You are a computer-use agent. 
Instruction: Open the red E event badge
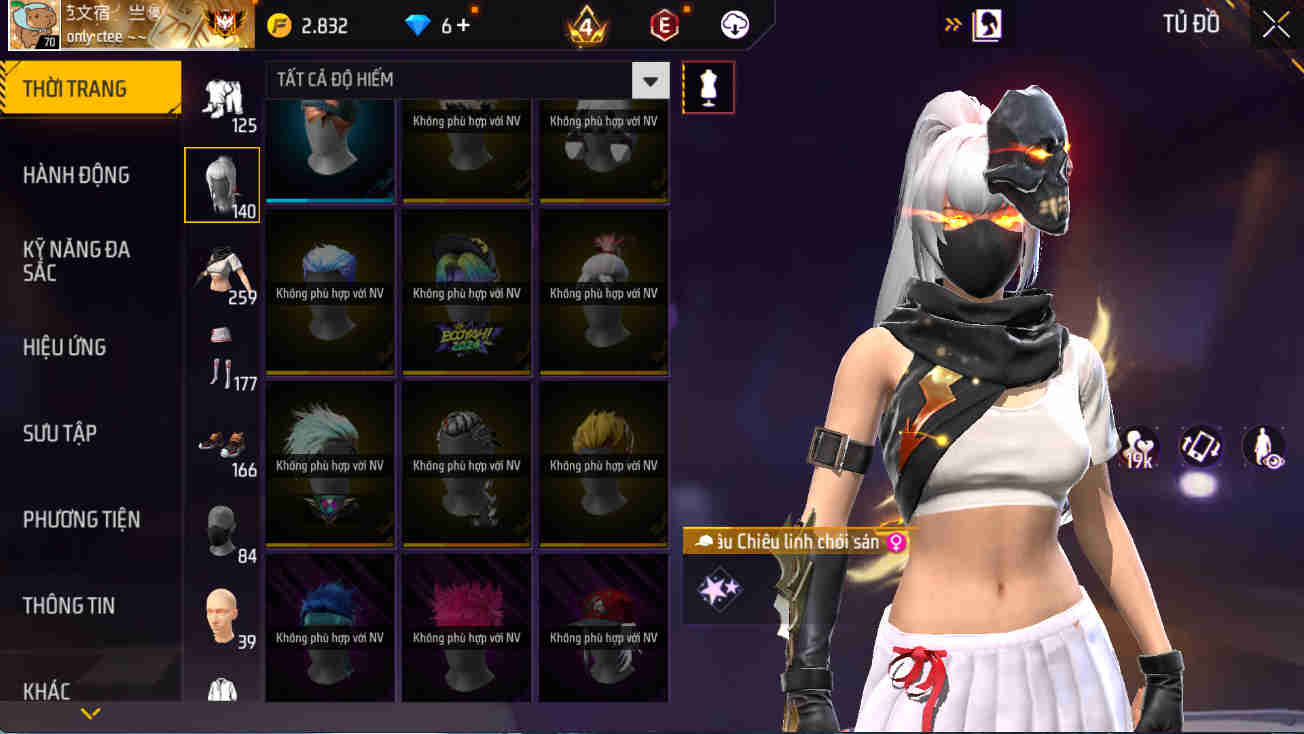point(666,24)
